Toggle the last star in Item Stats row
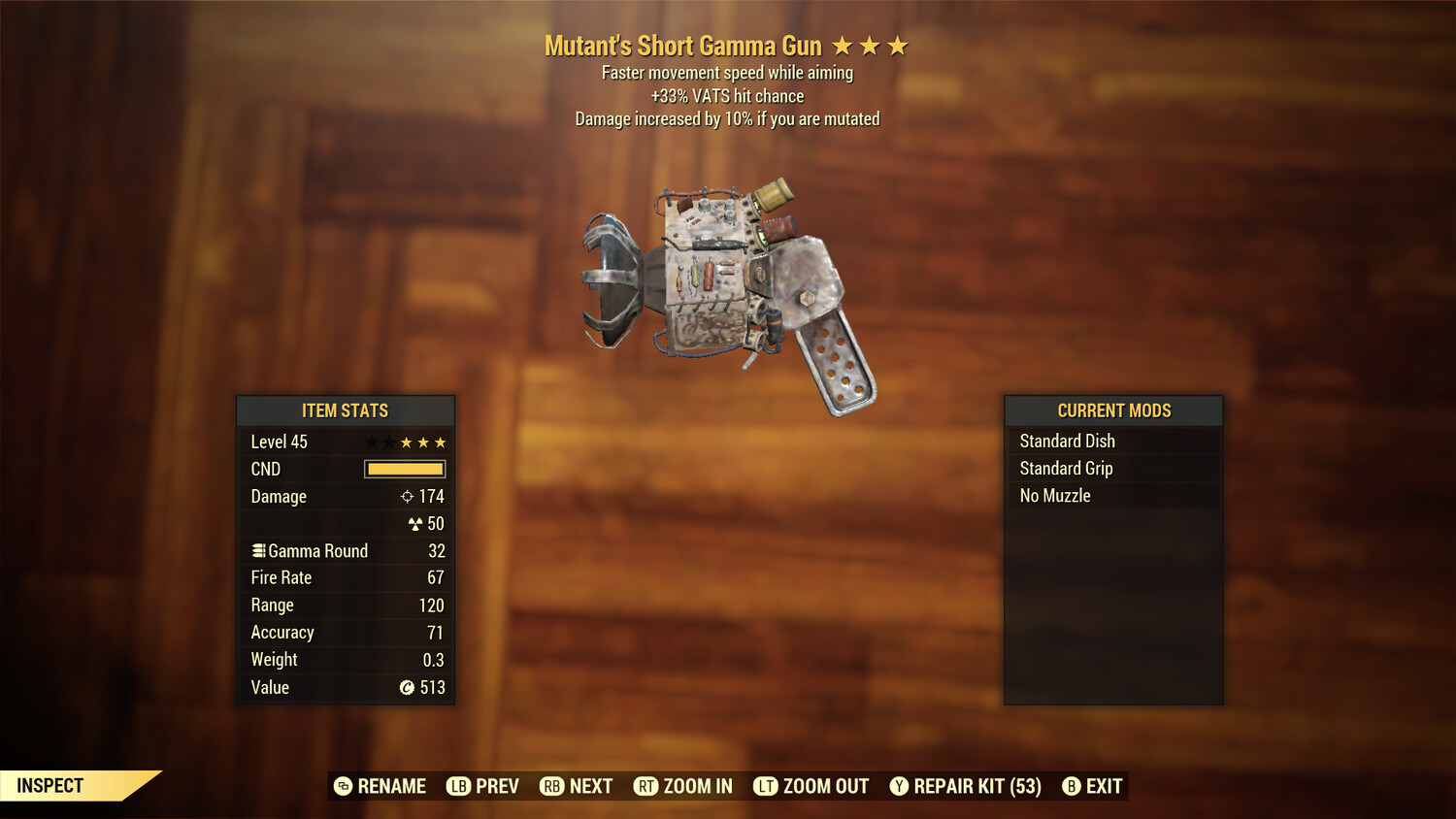The width and height of the screenshot is (1456, 819). [441, 442]
